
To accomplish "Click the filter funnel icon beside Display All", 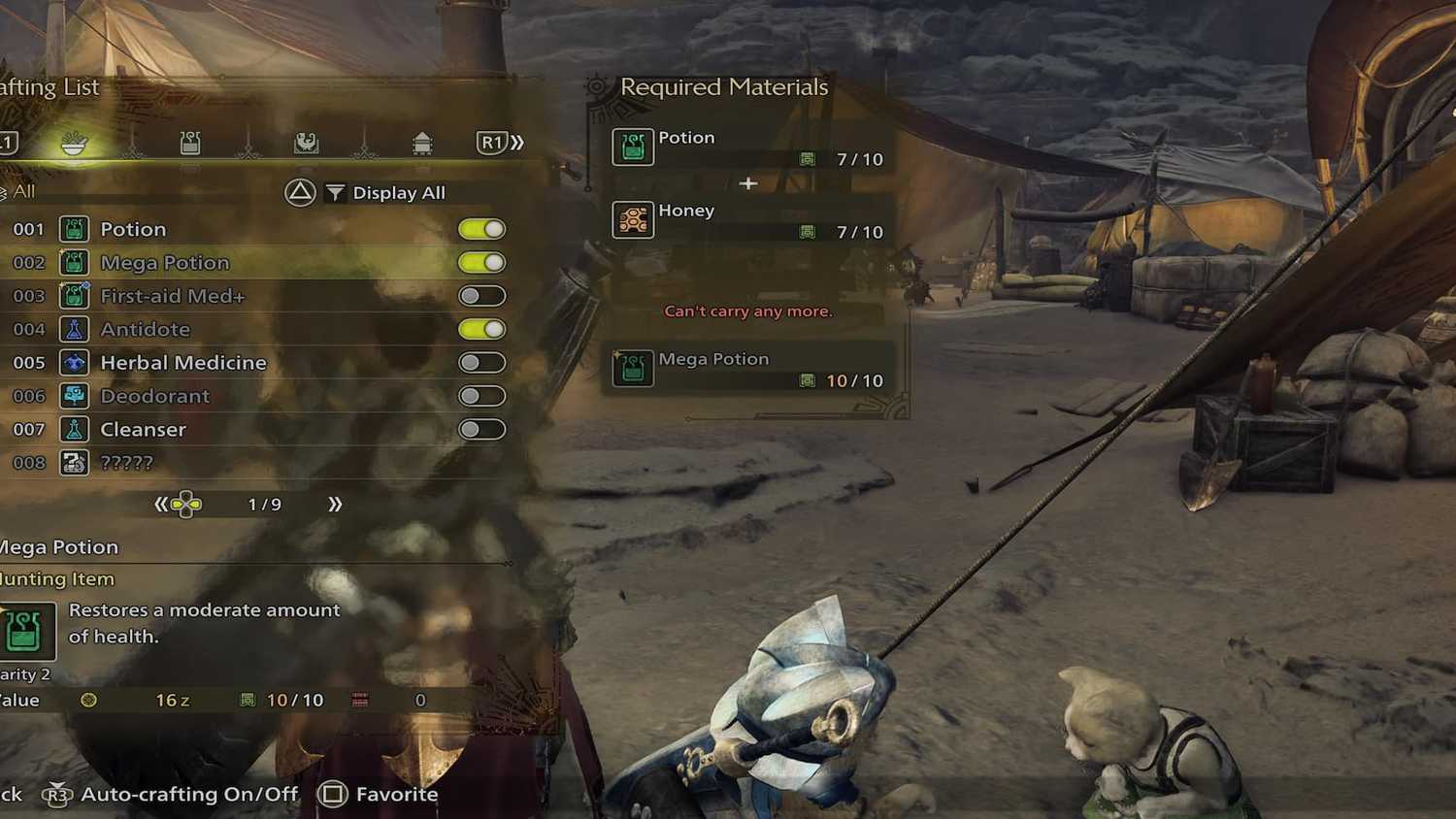I will pyautogui.click(x=334, y=192).
